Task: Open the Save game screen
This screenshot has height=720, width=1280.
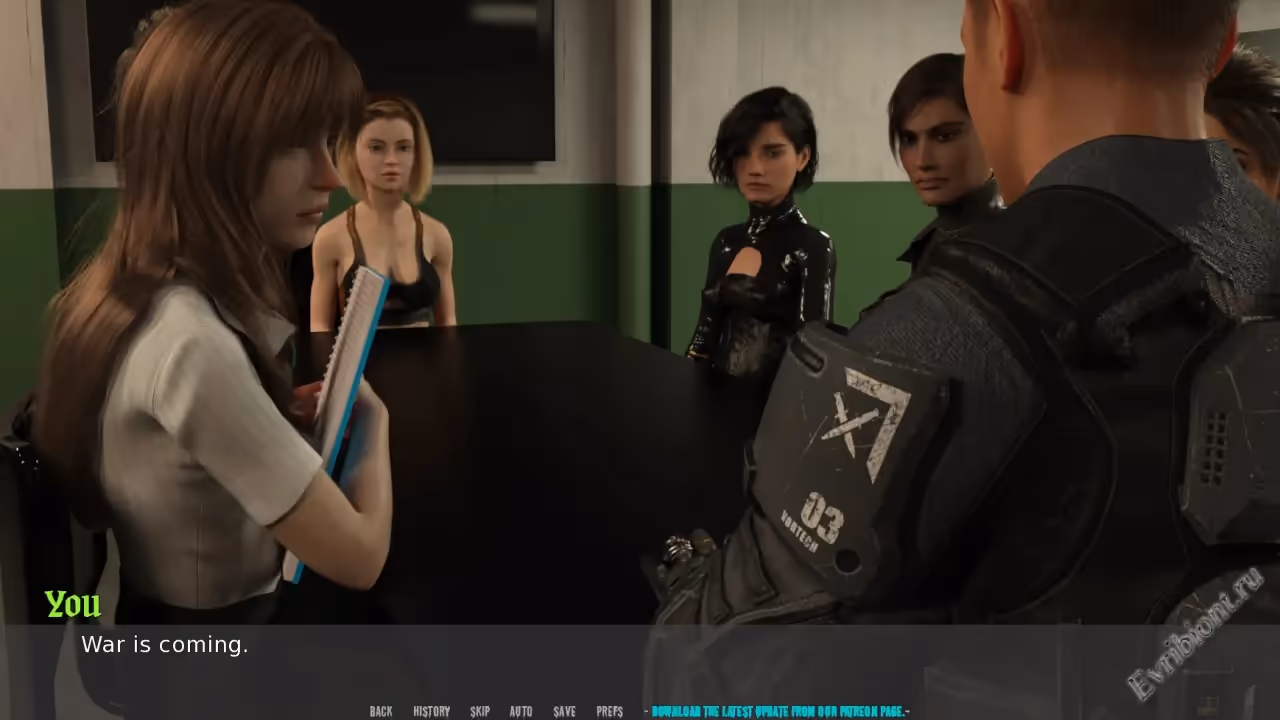Action: click(x=564, y=712)
